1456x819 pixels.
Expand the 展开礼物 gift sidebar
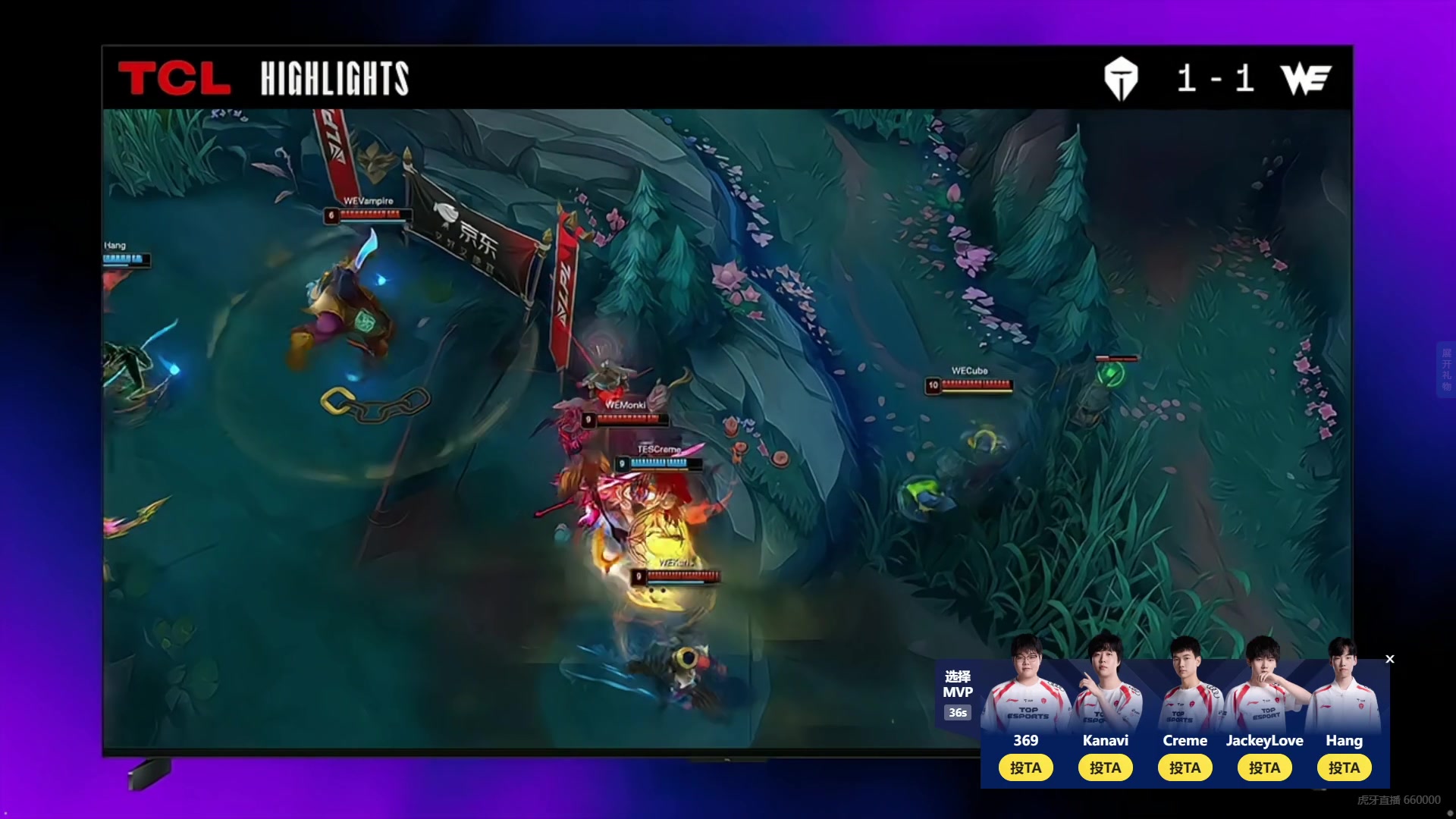point(1446,369)
